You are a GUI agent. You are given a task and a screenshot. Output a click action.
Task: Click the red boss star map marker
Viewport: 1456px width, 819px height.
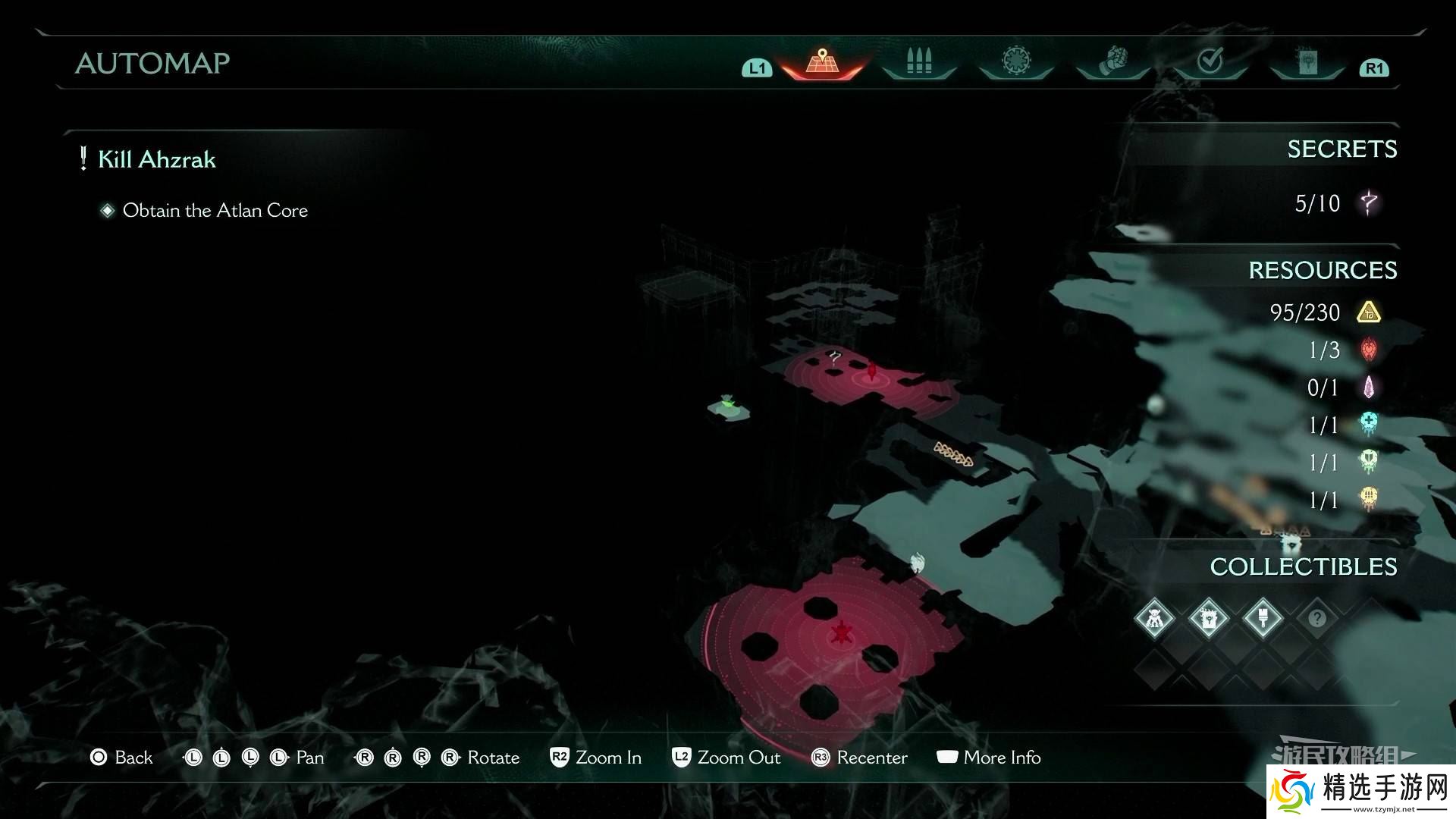point(841,632)
